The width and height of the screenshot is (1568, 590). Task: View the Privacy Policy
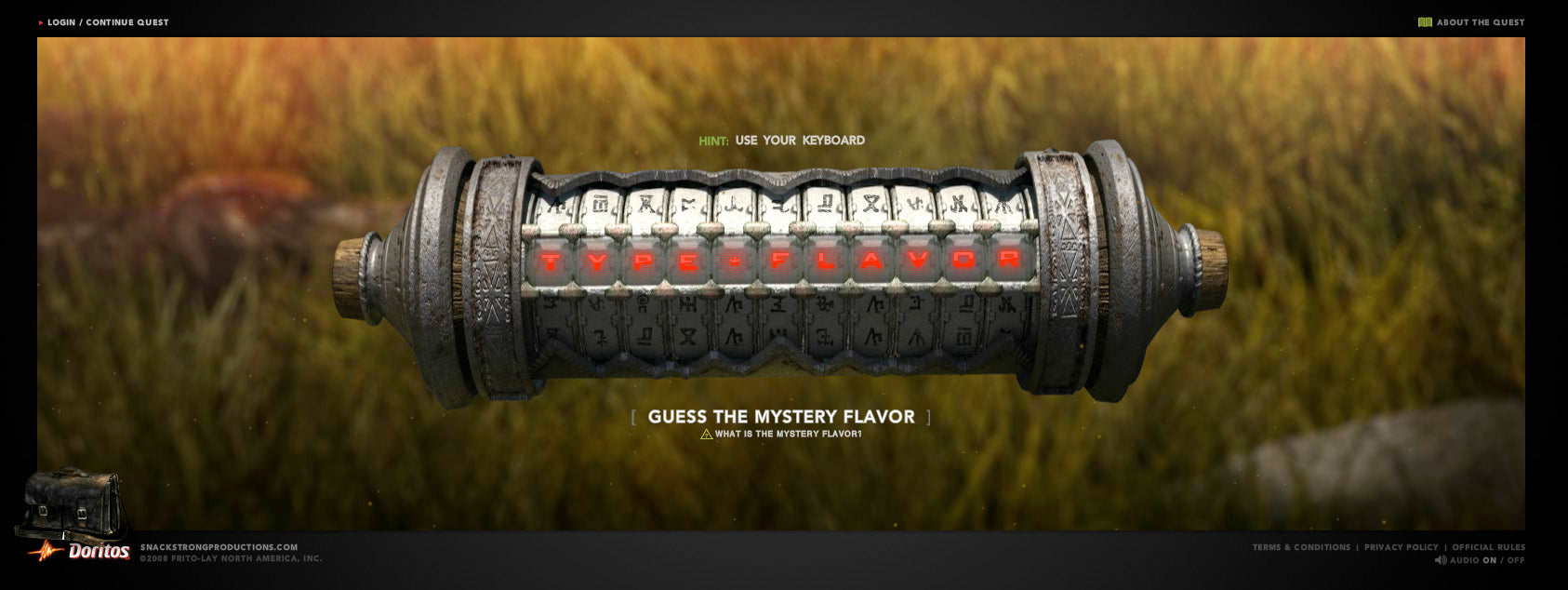coord(1401,547)
